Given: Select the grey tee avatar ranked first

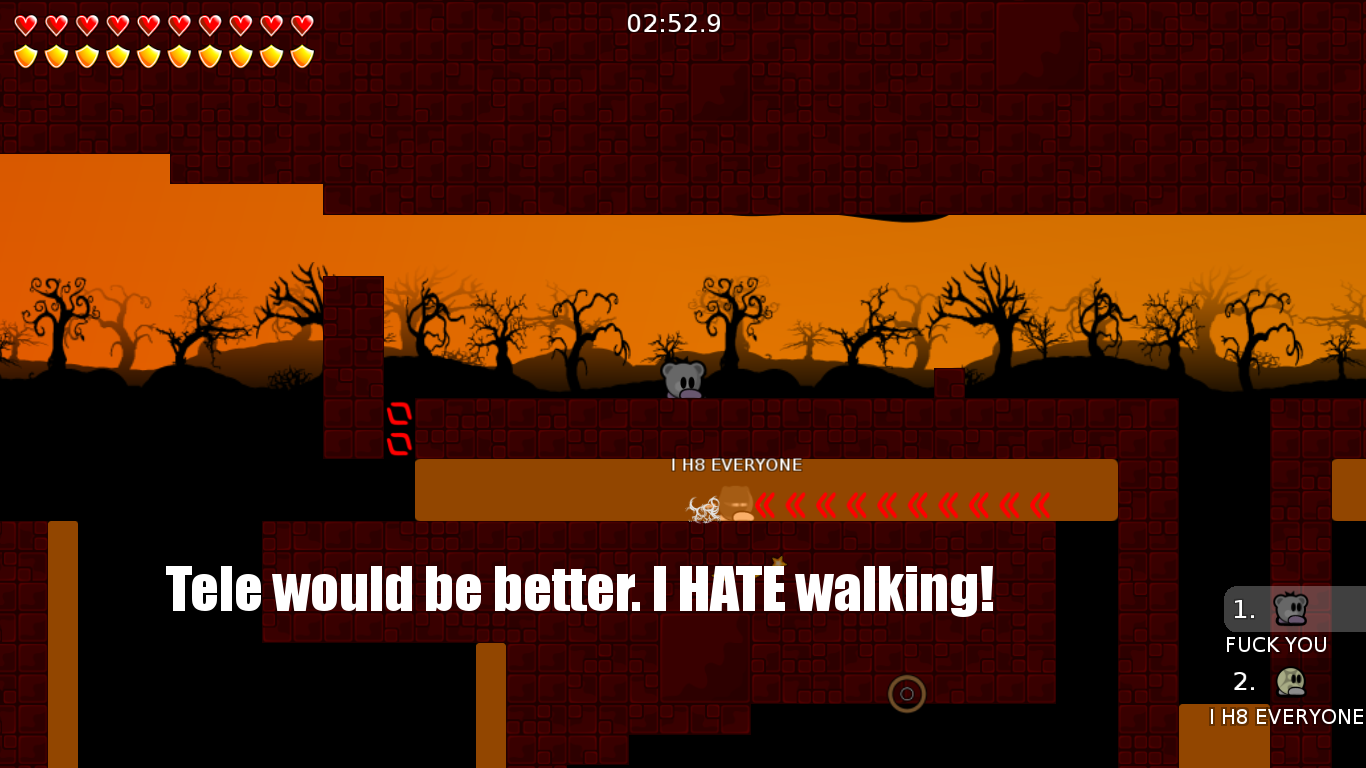Looking at the screenshot, I should [x=1293, y=608].
